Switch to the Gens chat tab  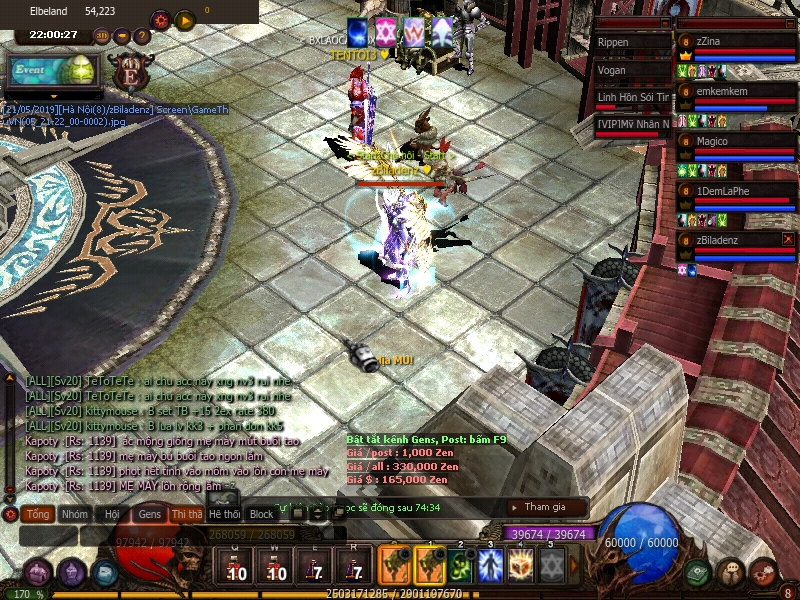pyautogui.click(x=149, y=514)
